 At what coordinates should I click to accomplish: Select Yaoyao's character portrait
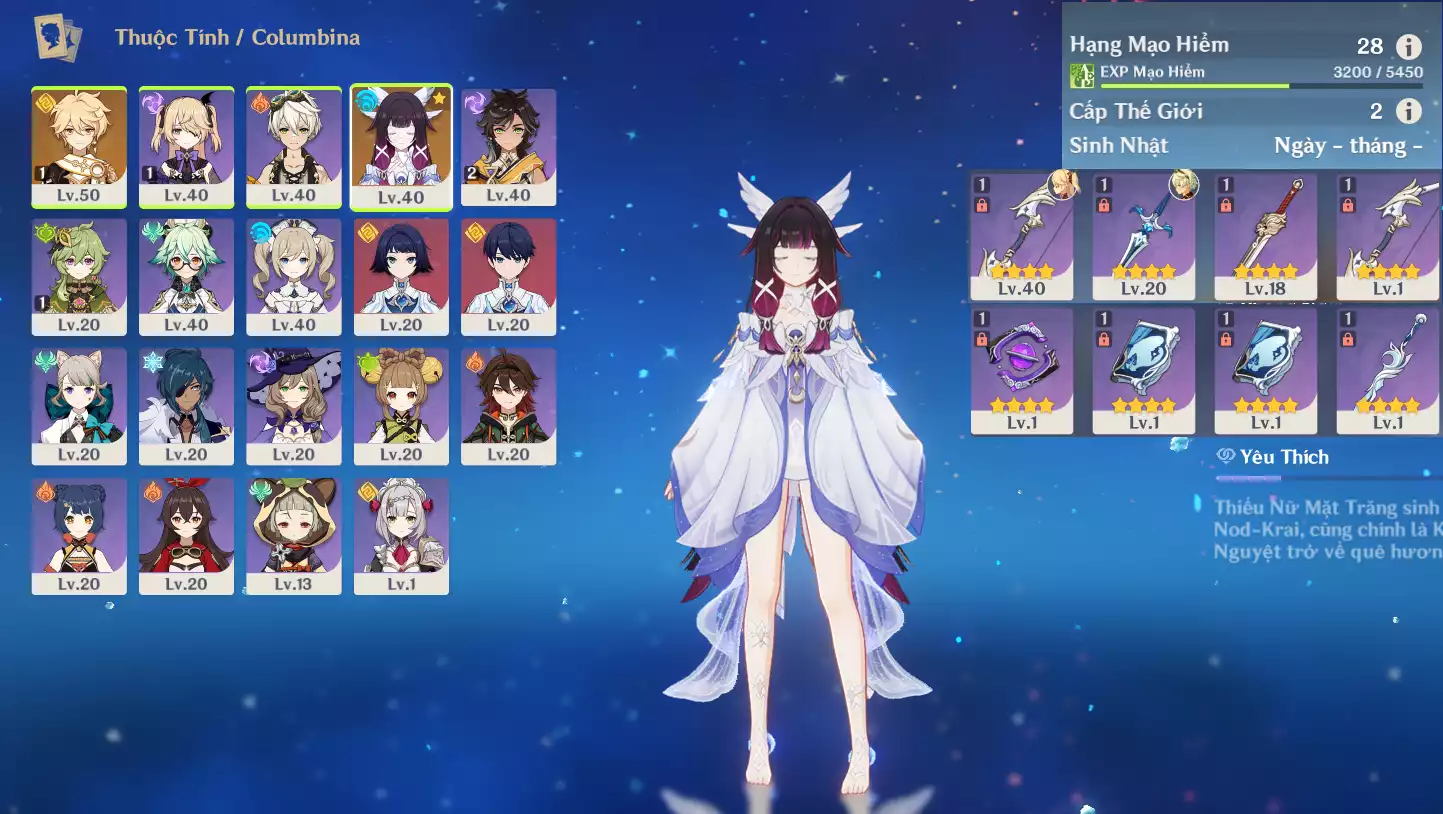pos(401,406)
